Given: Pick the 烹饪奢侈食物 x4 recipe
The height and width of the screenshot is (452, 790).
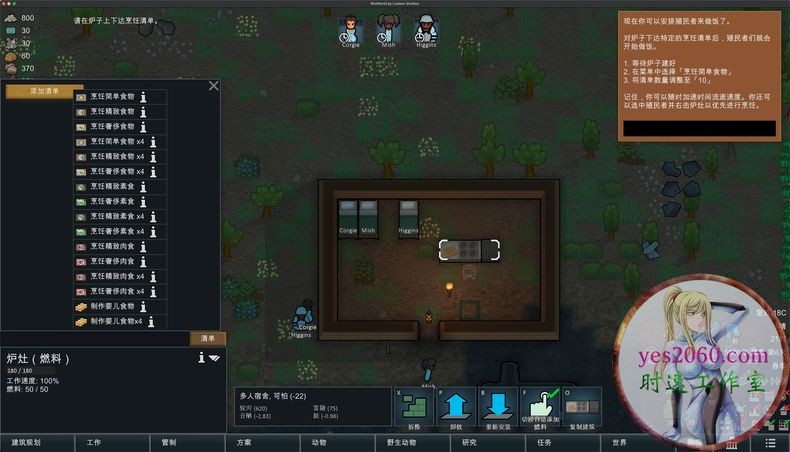Looking at the screenshot, I should (x=117, y=172).
